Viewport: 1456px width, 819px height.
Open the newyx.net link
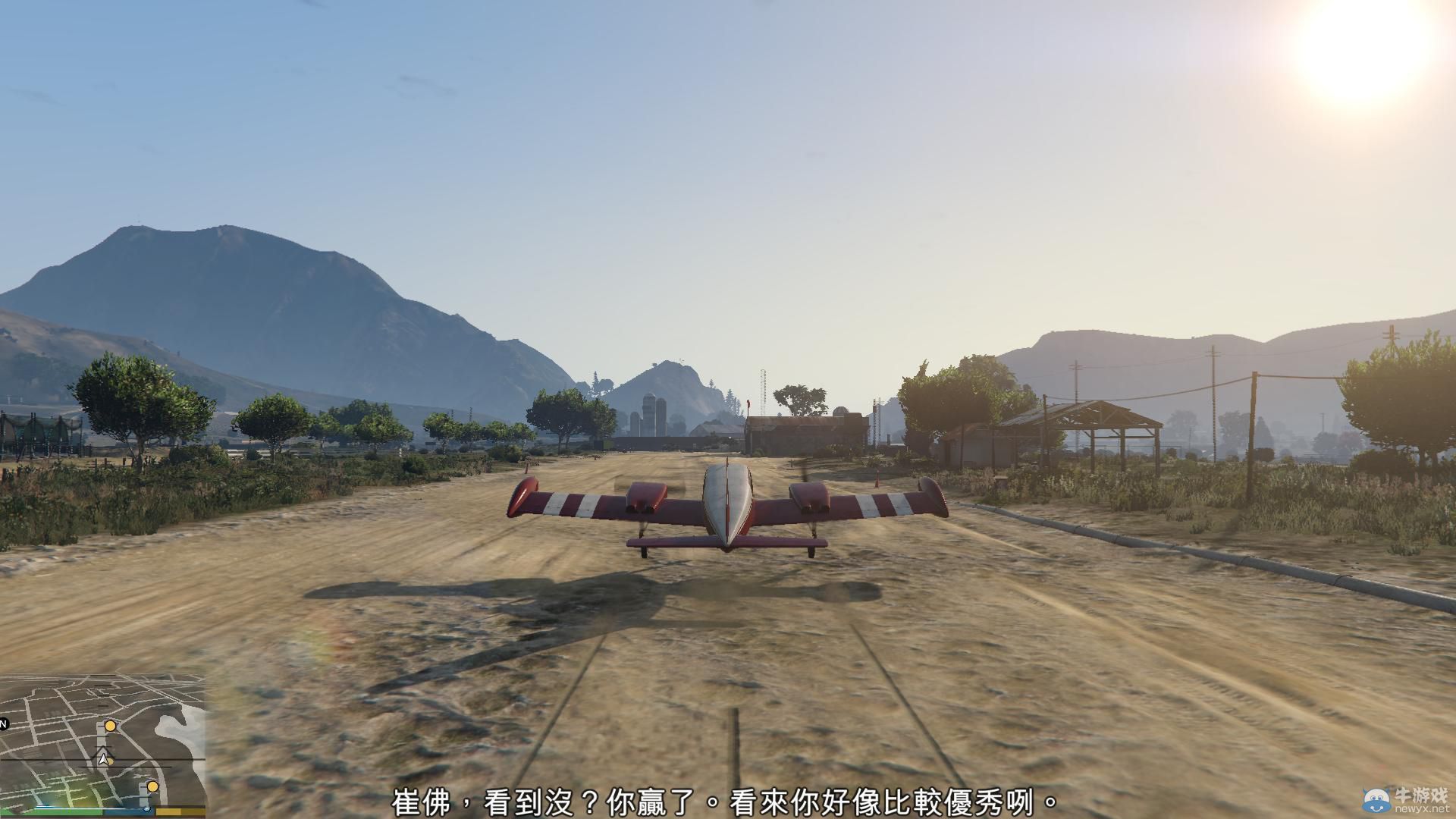pos(1424,809)
